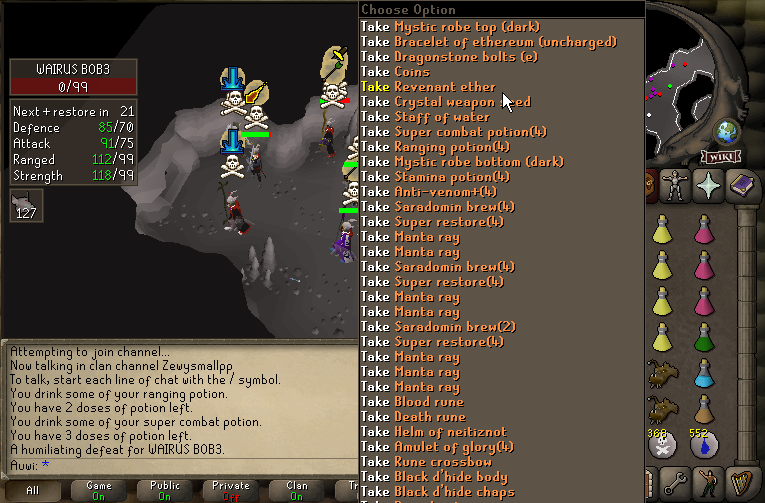Open the world map globe icon
The height and width of the screenshot is (503, 765).
(x=727, y=133)
